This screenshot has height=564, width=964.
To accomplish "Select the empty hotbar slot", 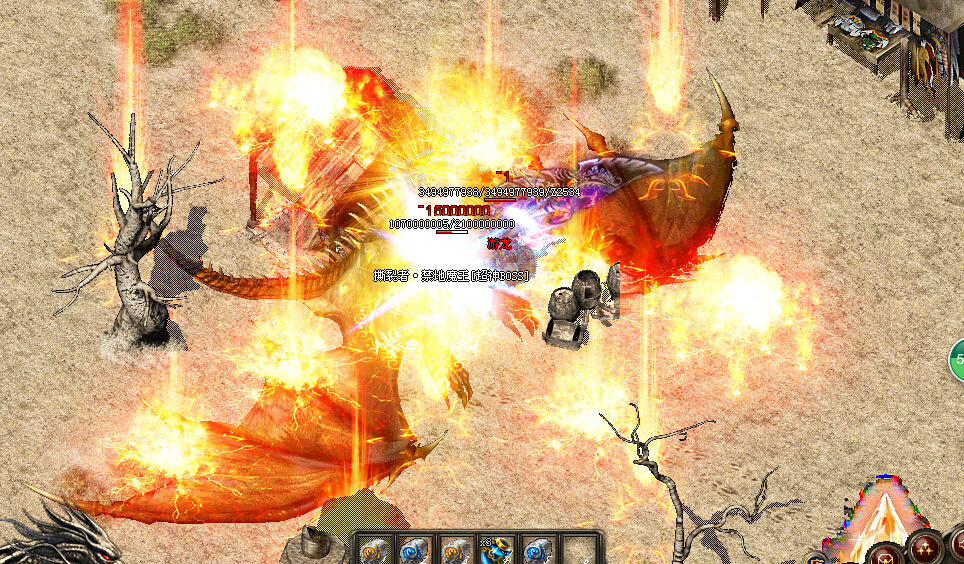I will click(578, 549).
